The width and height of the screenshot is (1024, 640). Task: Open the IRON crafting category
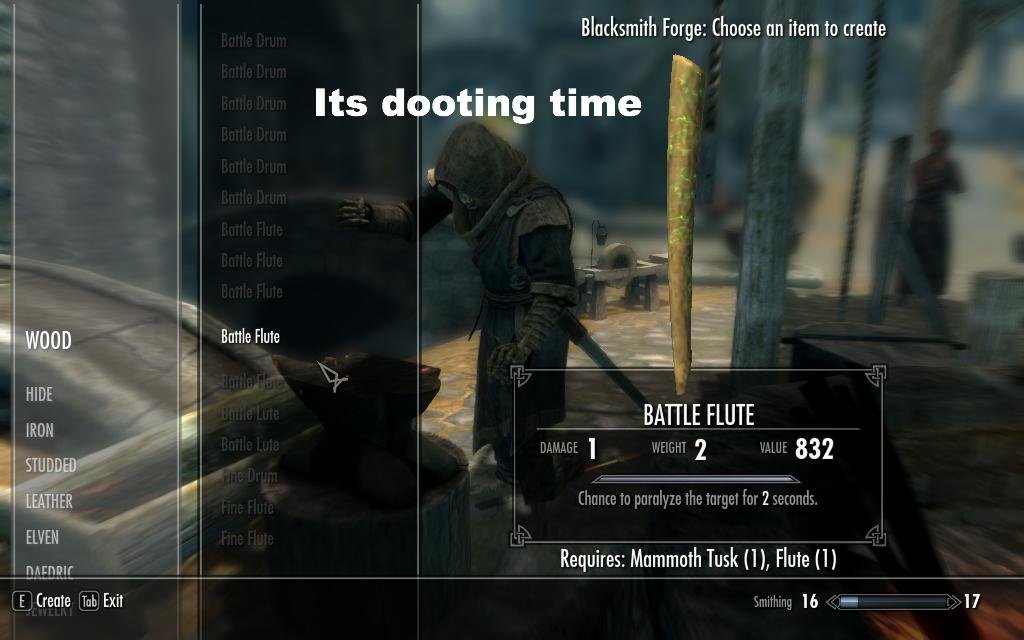pyautogui.click(x=40, y=431)
